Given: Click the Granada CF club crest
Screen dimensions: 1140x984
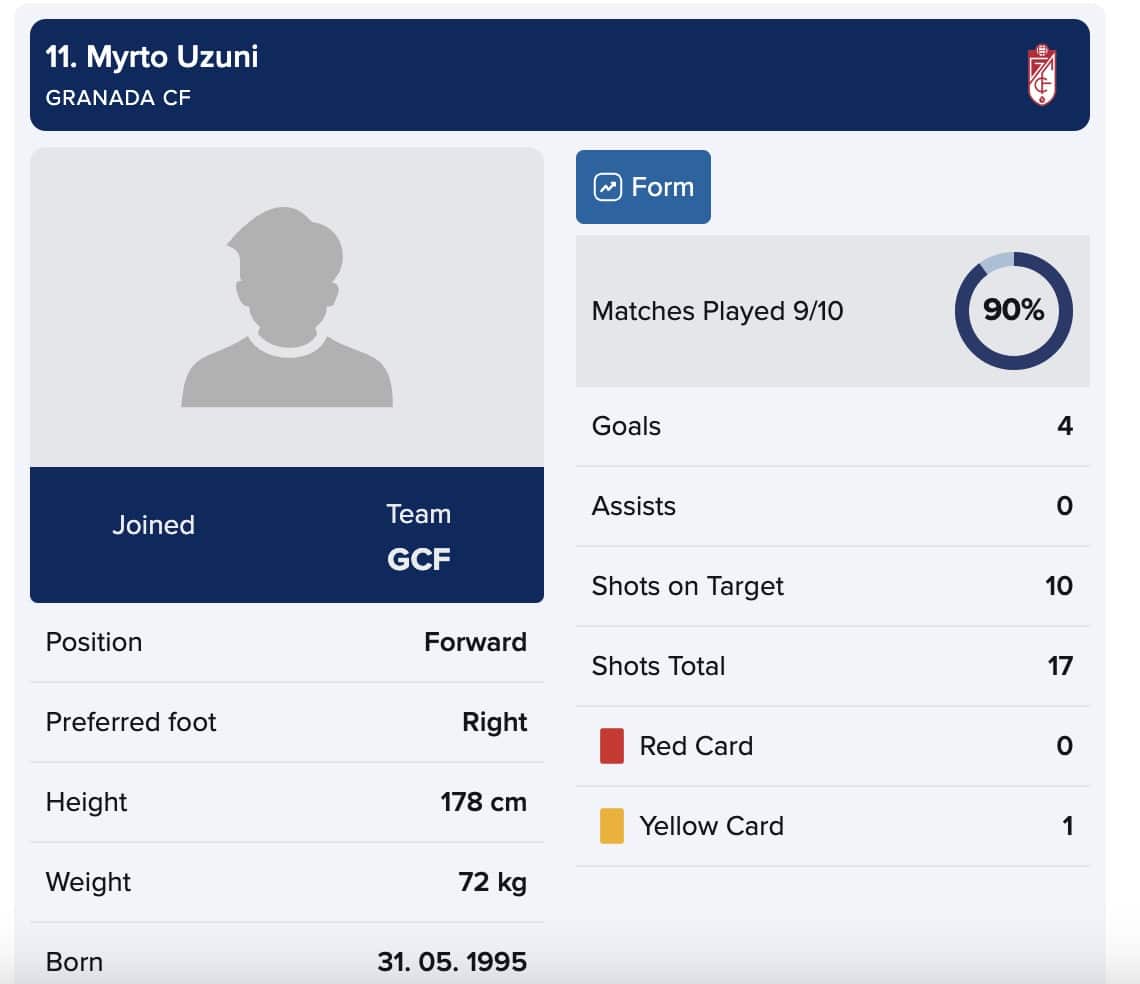Looking at the screenshot, I should pos(1042,74).
